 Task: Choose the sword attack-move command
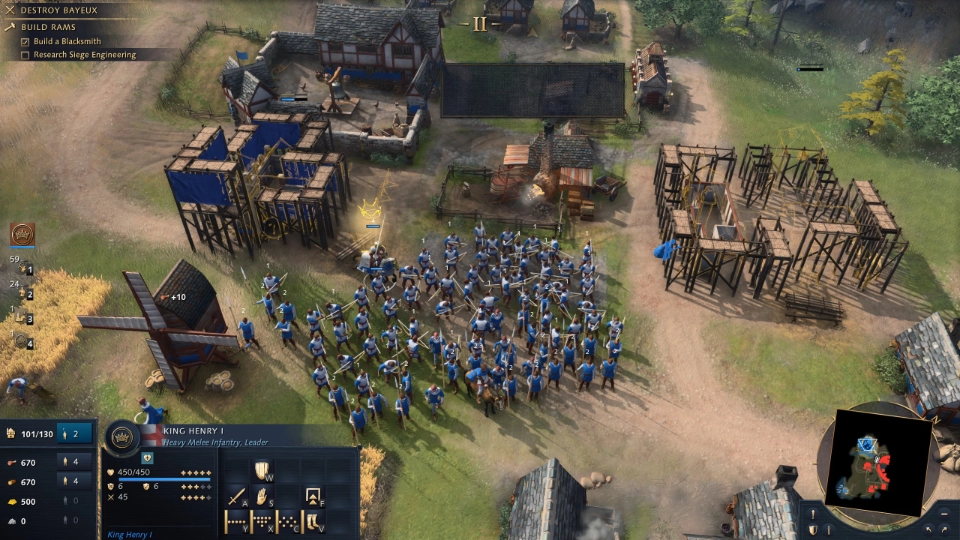[237, 496]
